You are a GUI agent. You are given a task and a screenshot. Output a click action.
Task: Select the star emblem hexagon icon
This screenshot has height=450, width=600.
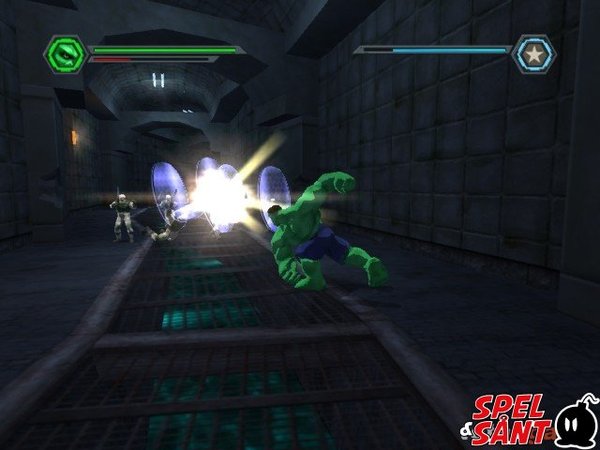coord(533,54)
